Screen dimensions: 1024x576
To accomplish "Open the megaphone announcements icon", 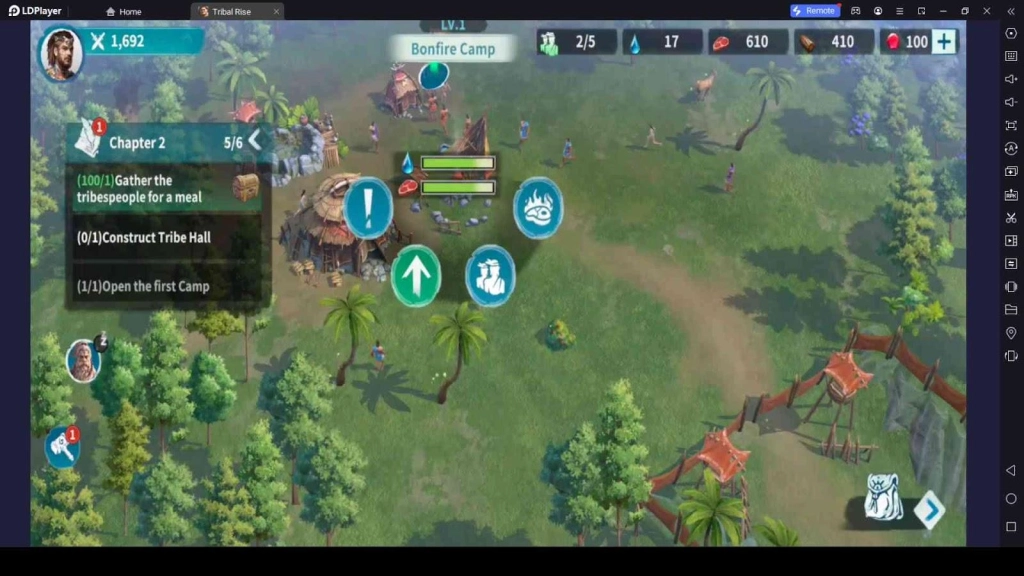I will click(61, 446).
